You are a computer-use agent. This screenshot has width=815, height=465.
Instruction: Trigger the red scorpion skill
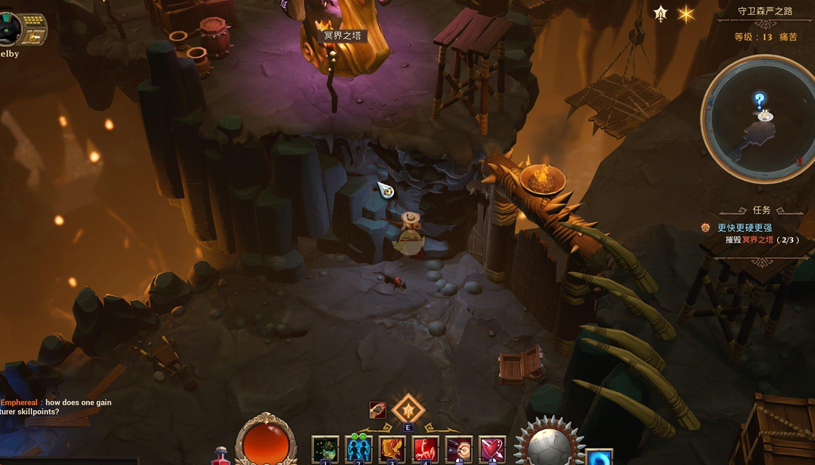pos(425,450)
